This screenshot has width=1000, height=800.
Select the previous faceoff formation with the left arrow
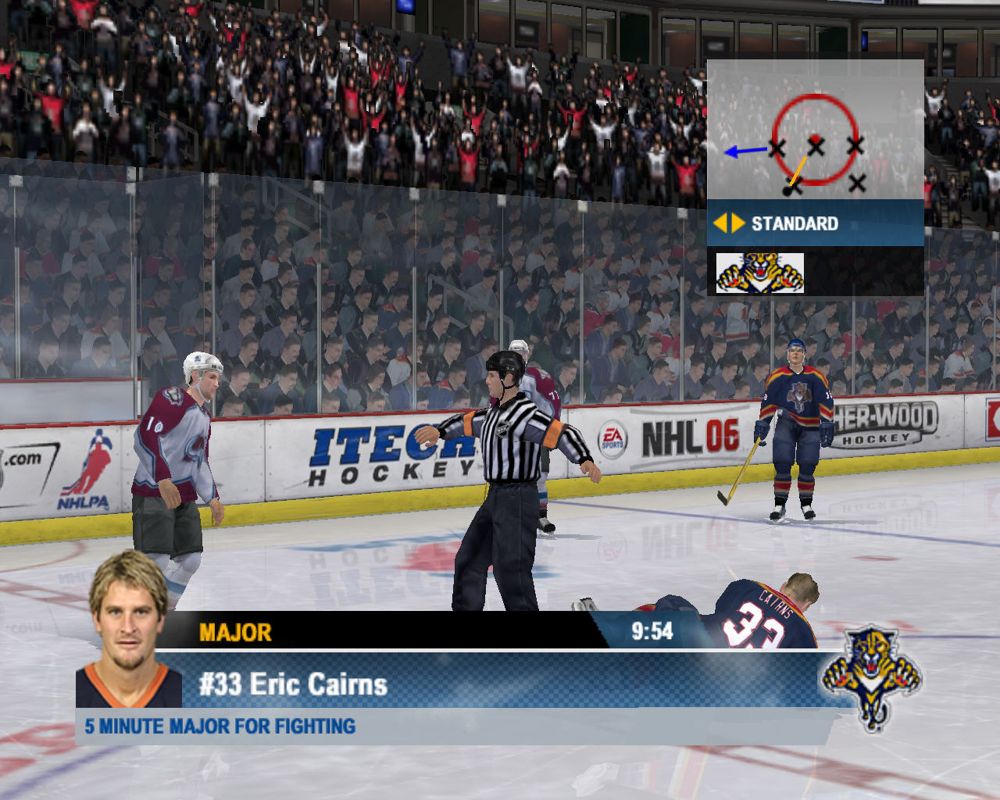(x=719, y=223)
